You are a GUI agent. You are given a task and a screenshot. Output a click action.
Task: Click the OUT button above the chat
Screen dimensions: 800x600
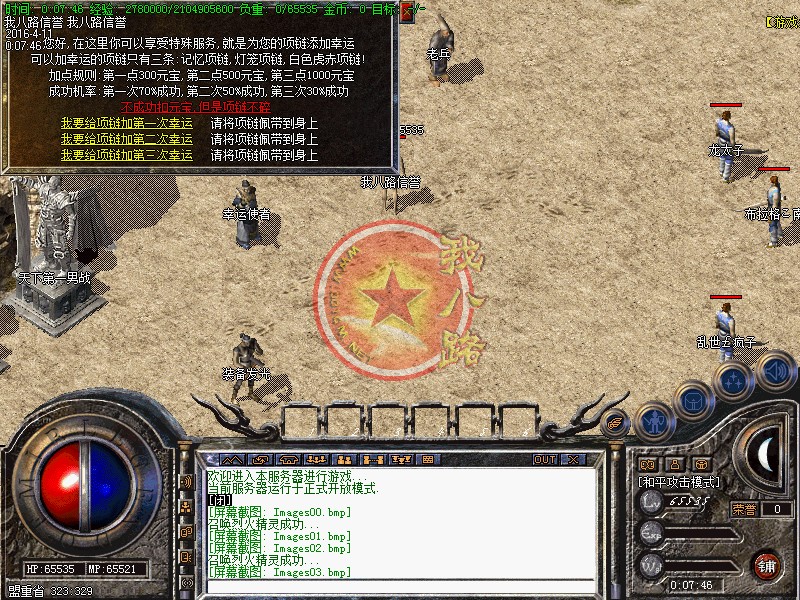point(545,459)
